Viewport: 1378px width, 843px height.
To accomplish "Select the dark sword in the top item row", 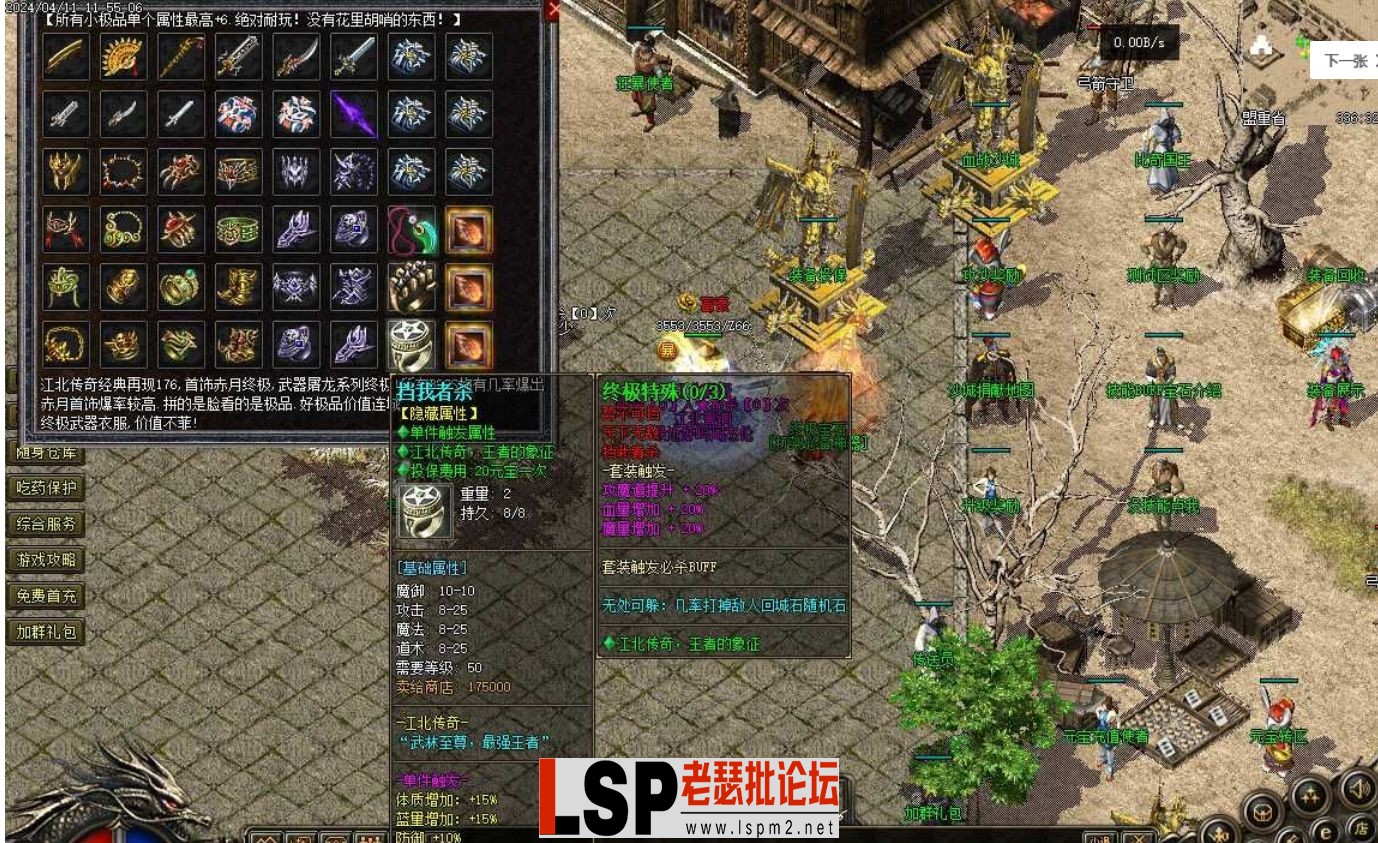I will pos(295,57).
